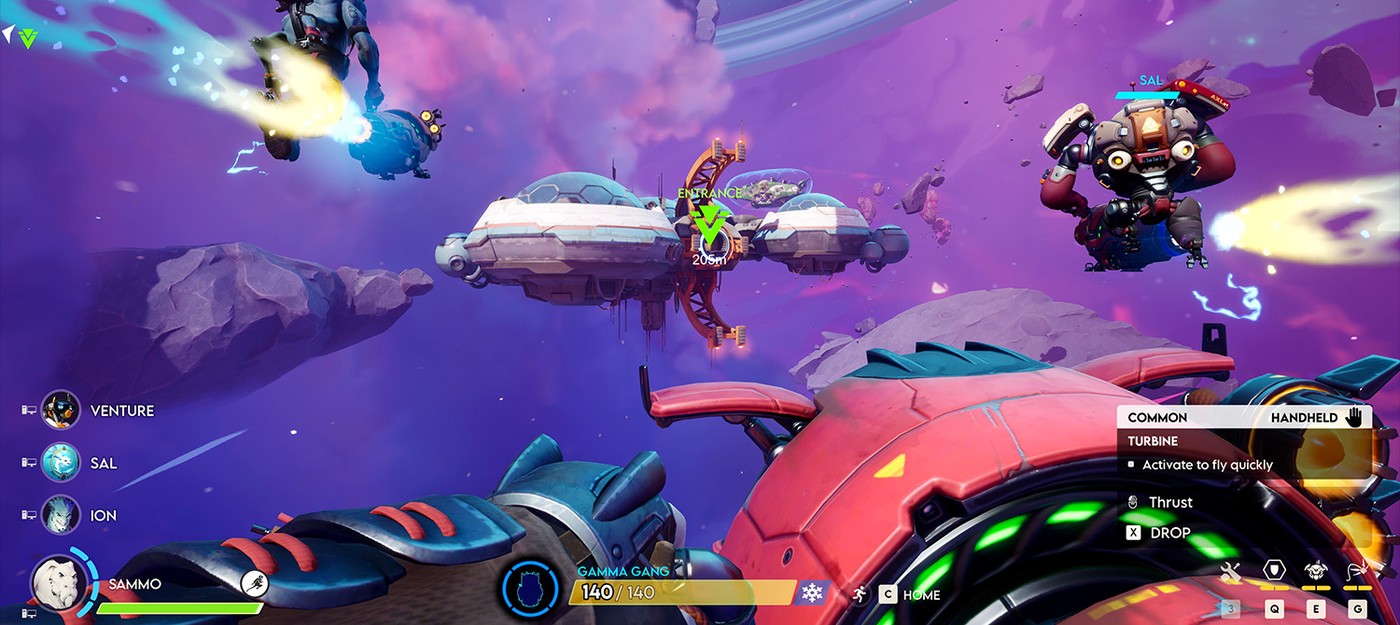1400x625 pixels.
Task: Select Sal's teammate portrait in squad list
Action: 61,463
